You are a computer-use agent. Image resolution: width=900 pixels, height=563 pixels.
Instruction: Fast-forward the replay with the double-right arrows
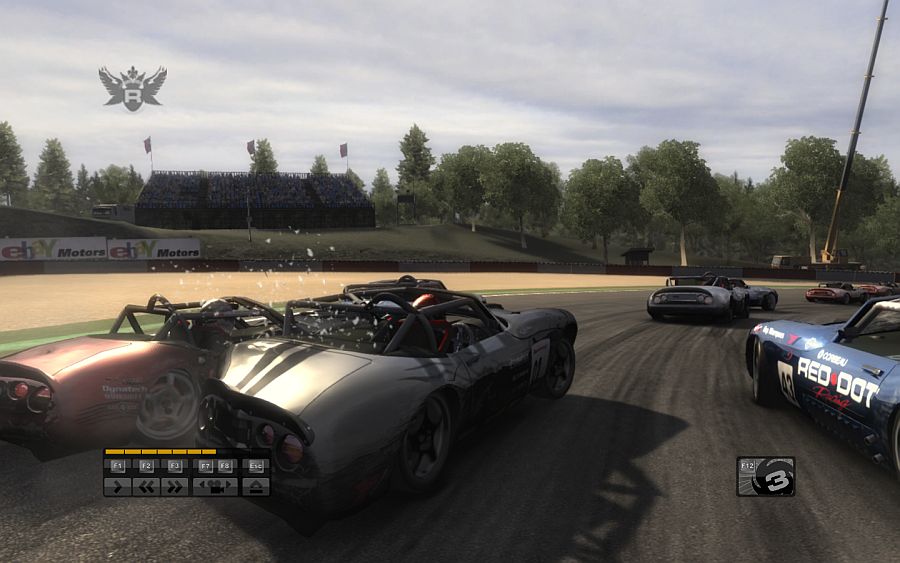tap(175, 487)
